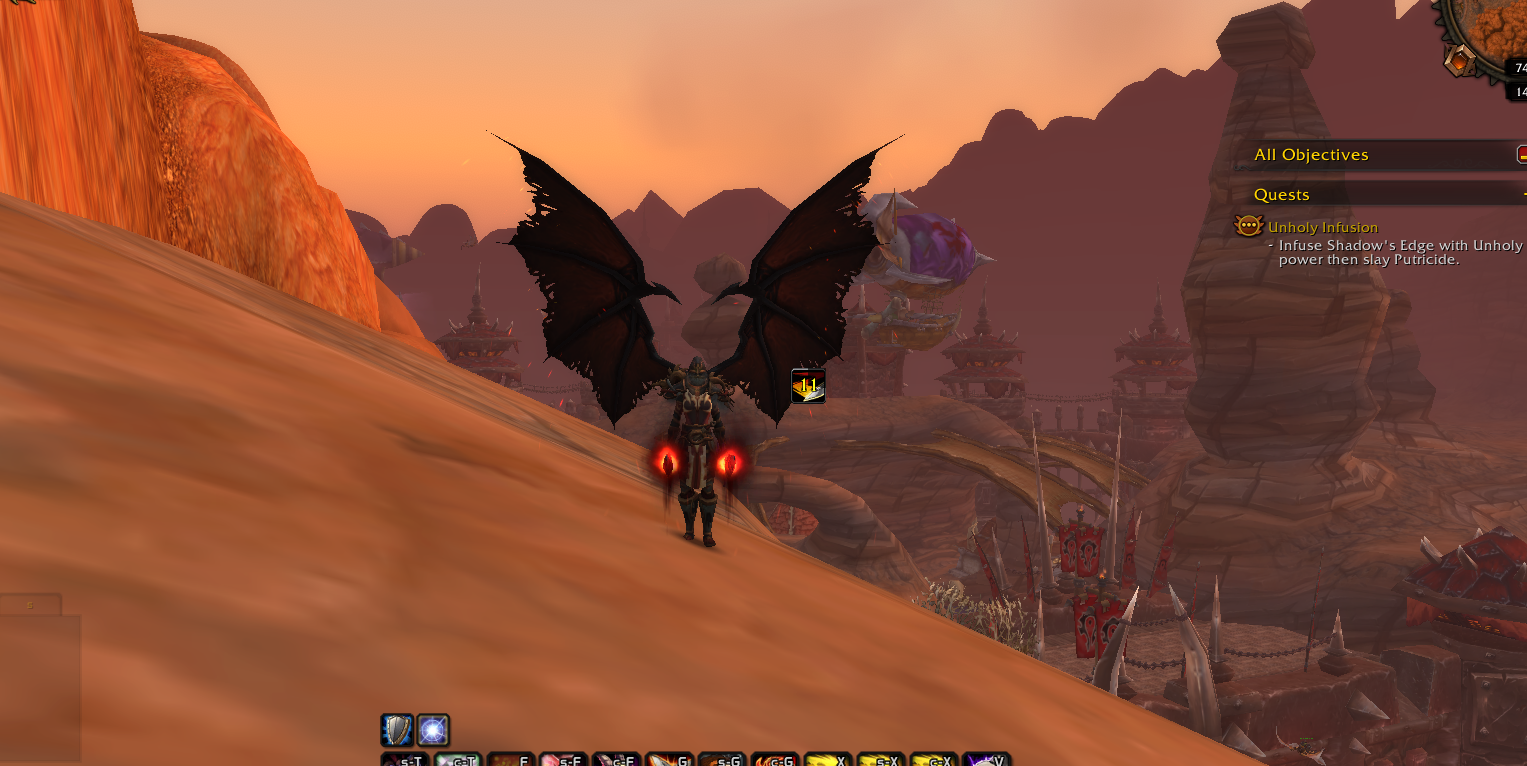The image size is (1527, 766).
Task: Collapse the All Objectives tracker with the red minus button
Action: [x=1522, y=154]
